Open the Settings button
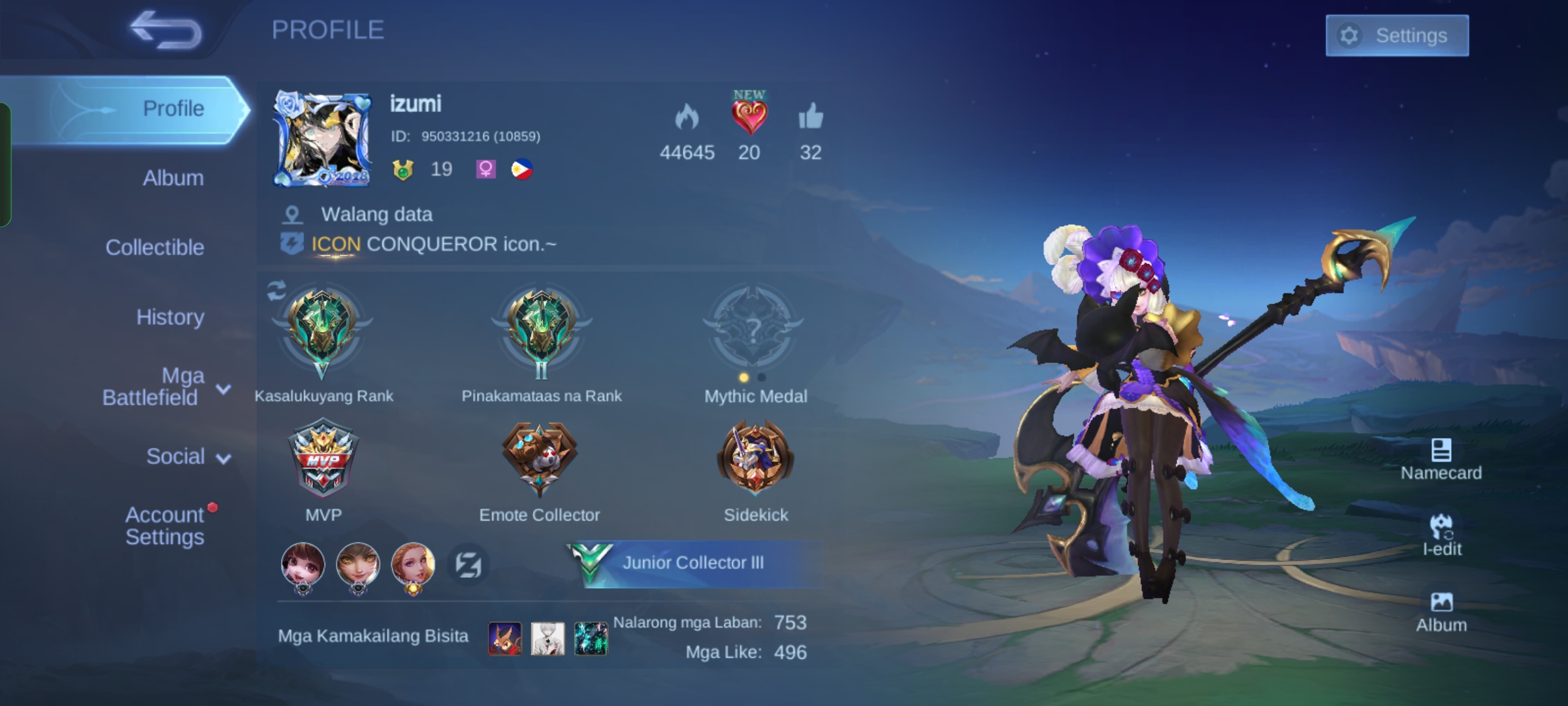The height and width of the screenshot is (706, 1568). 1397,35
